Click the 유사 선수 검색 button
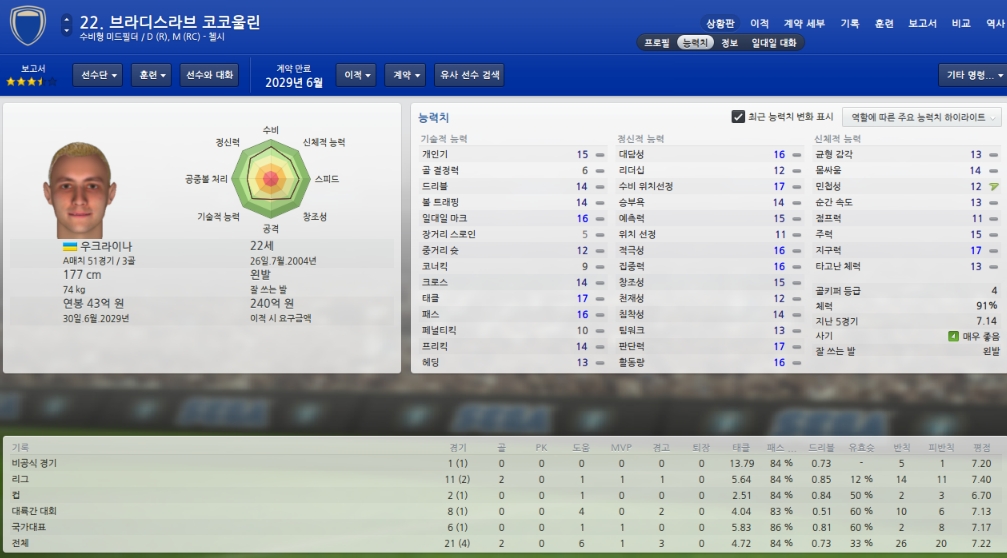Image resolution: width=1007 pixels, height=558 pixels. [469, 75]
